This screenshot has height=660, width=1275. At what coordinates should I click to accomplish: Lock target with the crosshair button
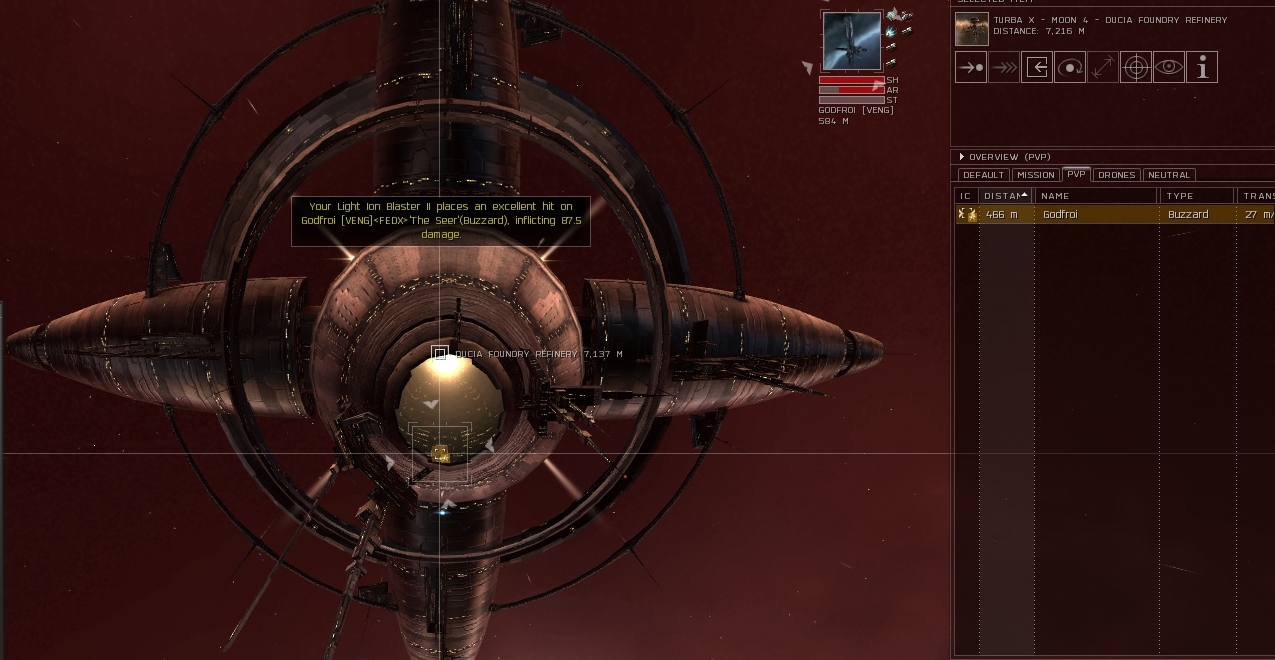[1136, 68]
